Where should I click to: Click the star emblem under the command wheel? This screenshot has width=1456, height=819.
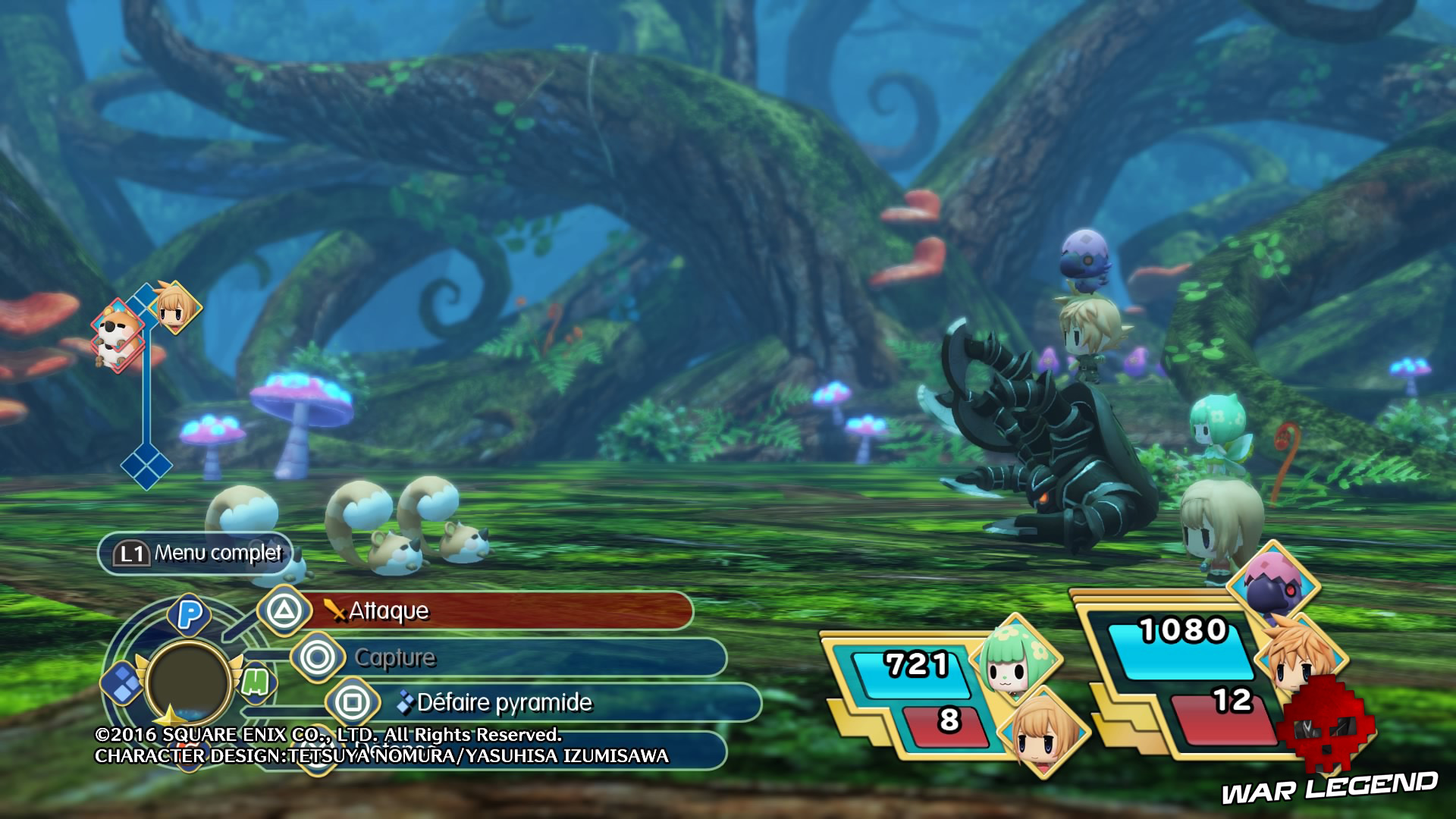[x=169, y=714]
